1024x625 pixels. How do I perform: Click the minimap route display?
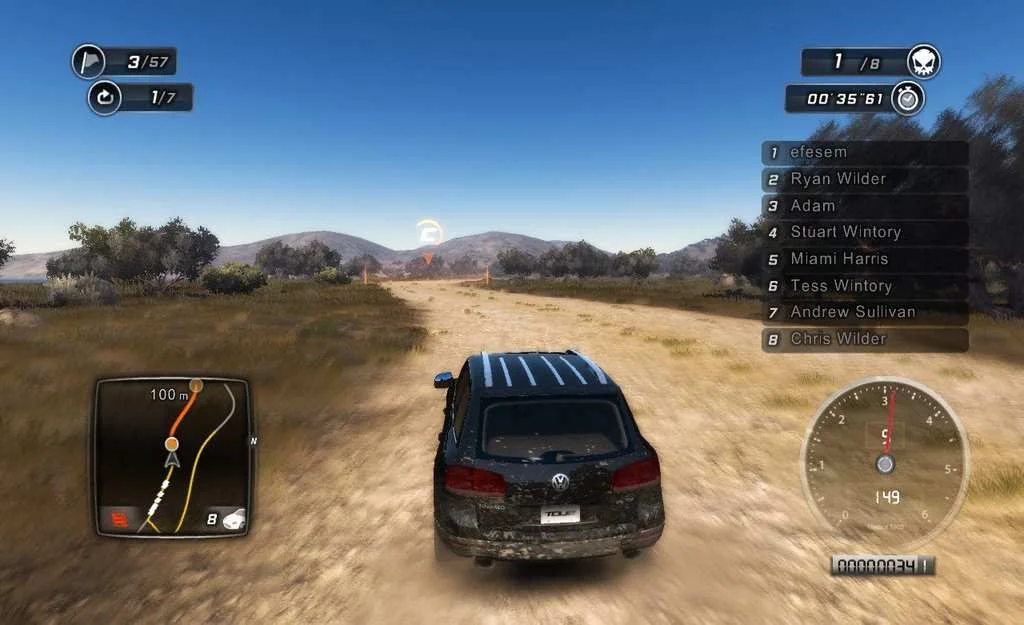172,455
